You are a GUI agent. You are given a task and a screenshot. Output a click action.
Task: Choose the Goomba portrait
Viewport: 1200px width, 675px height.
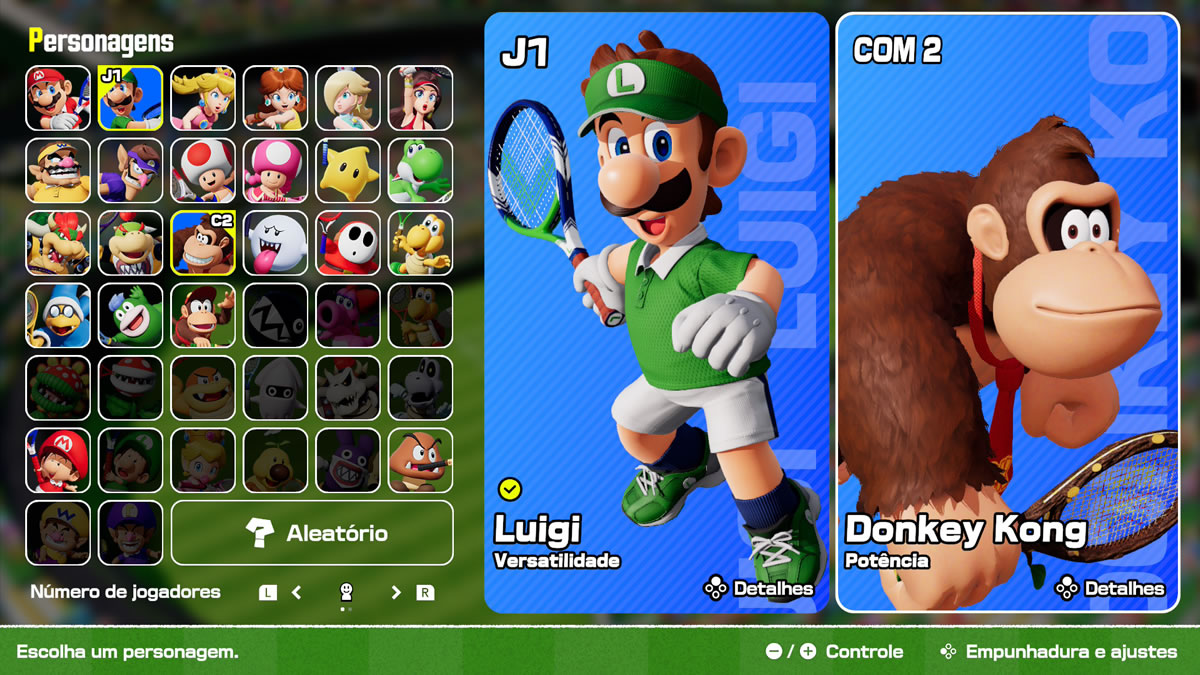[420, 461]
